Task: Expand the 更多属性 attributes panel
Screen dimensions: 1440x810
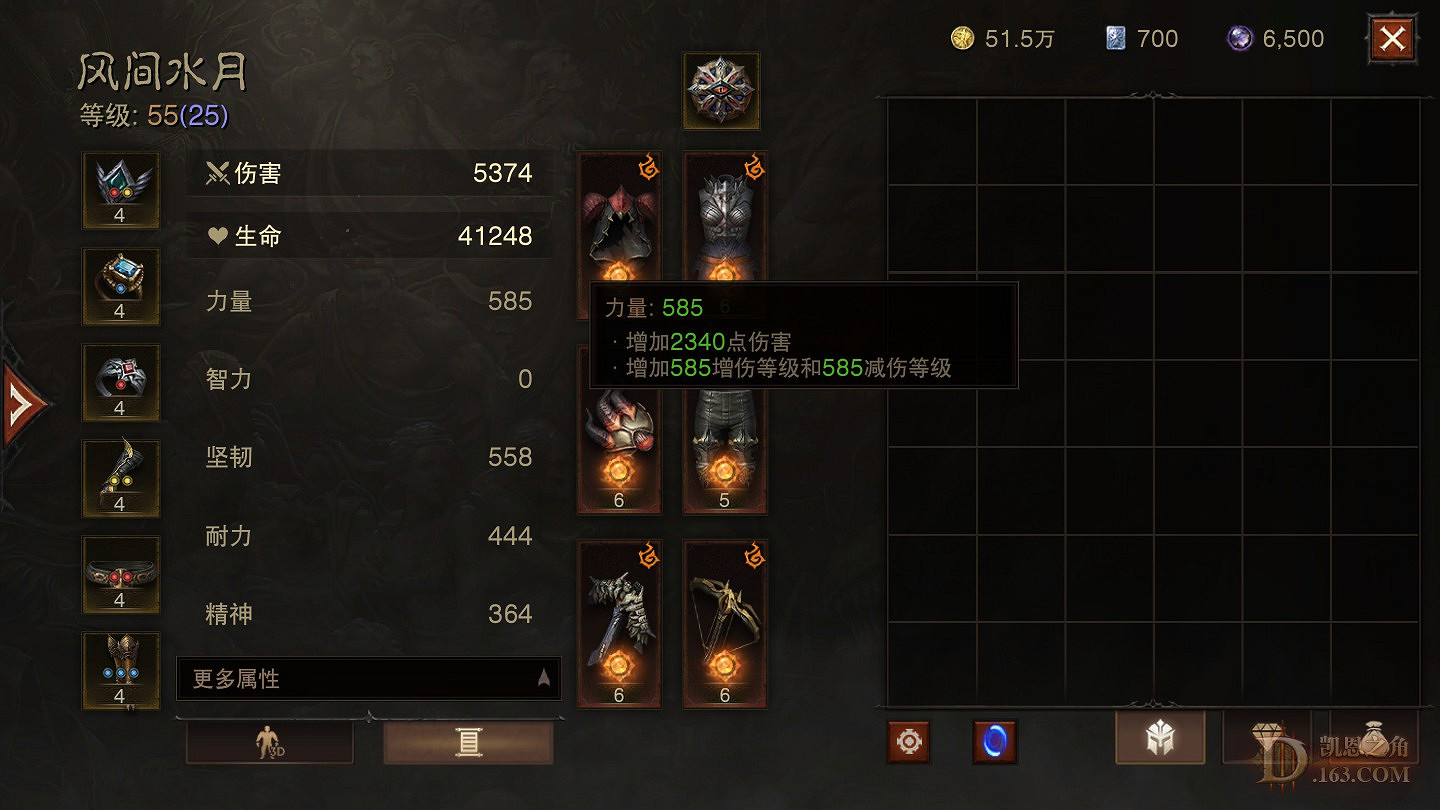Action: coord(368,678)
